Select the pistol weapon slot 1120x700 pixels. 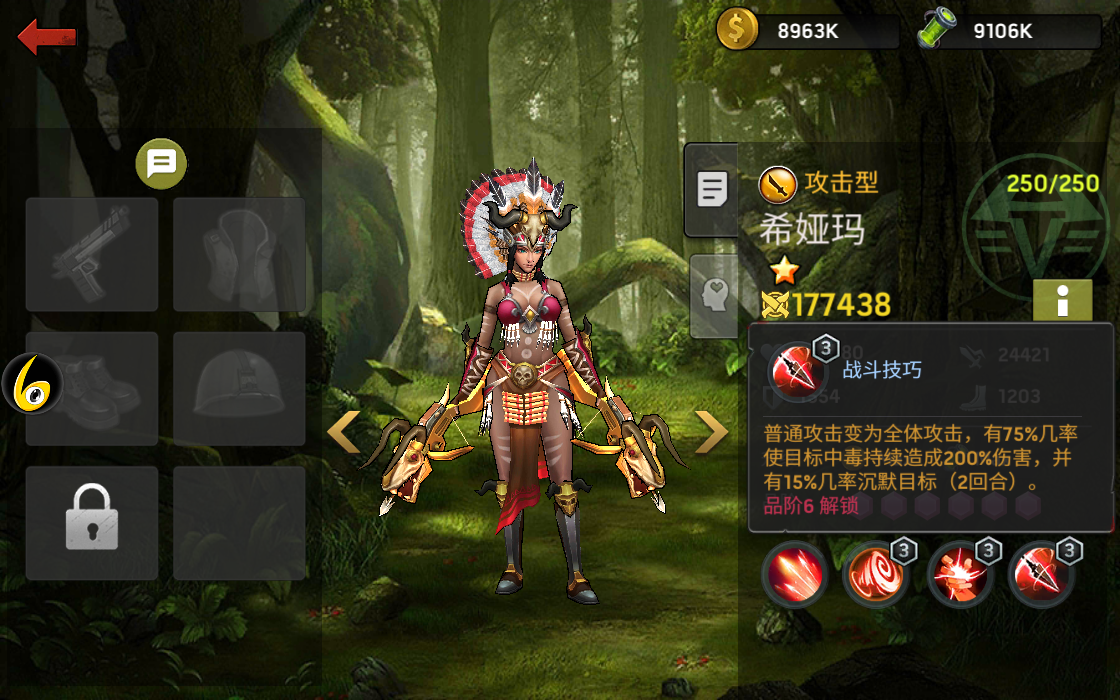coord(92,254)
